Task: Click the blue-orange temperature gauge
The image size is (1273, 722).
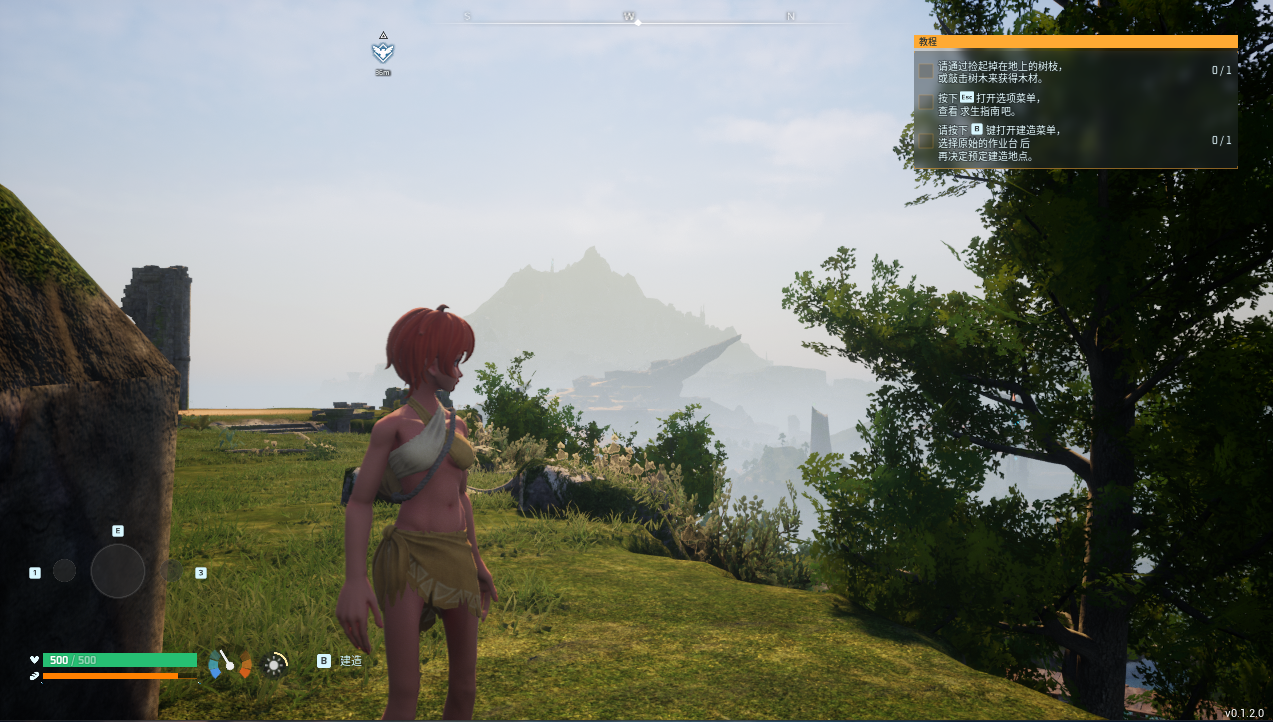Action: click(230, 663)
